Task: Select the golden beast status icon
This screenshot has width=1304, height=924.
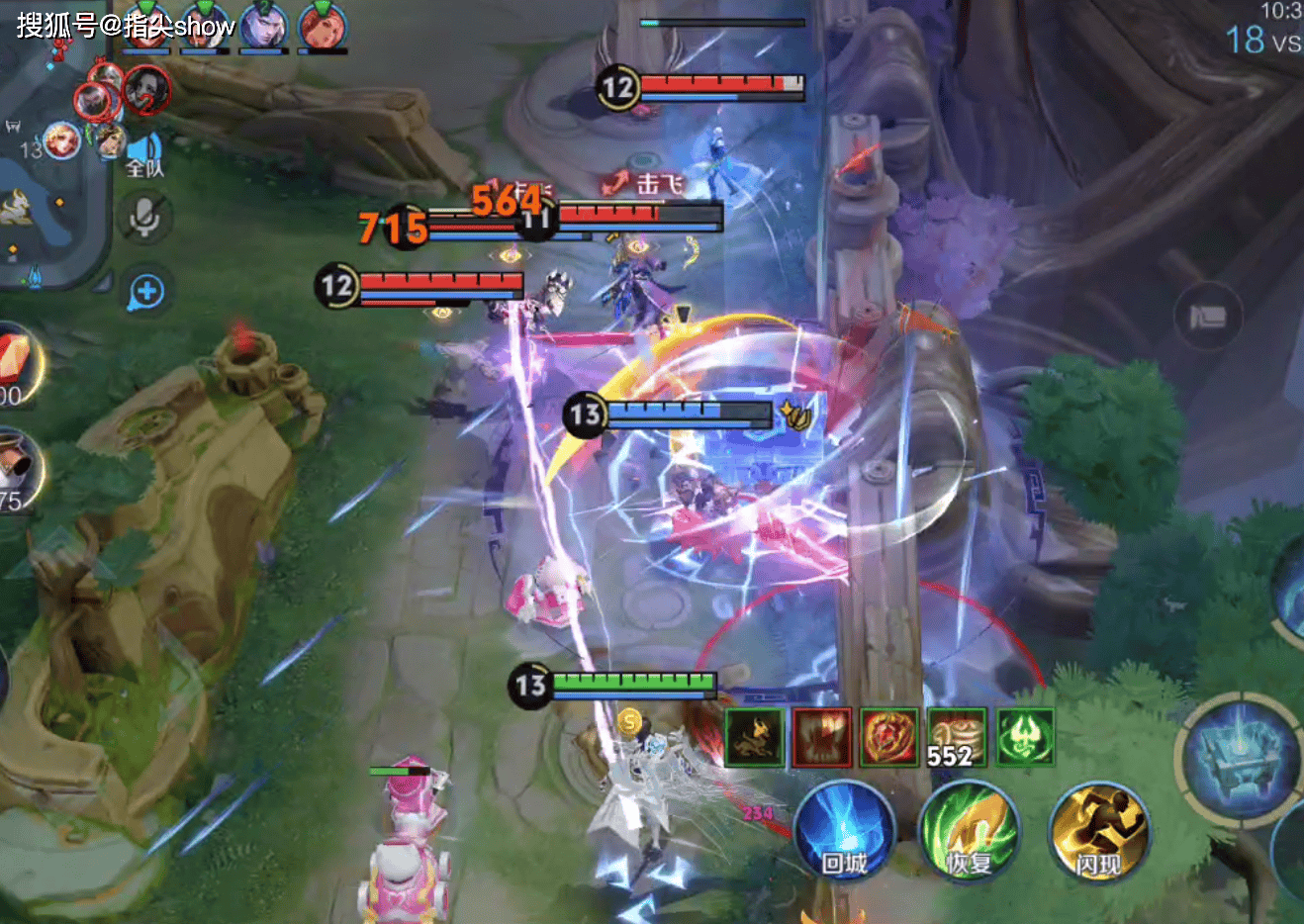Action: tap(755, 737)
